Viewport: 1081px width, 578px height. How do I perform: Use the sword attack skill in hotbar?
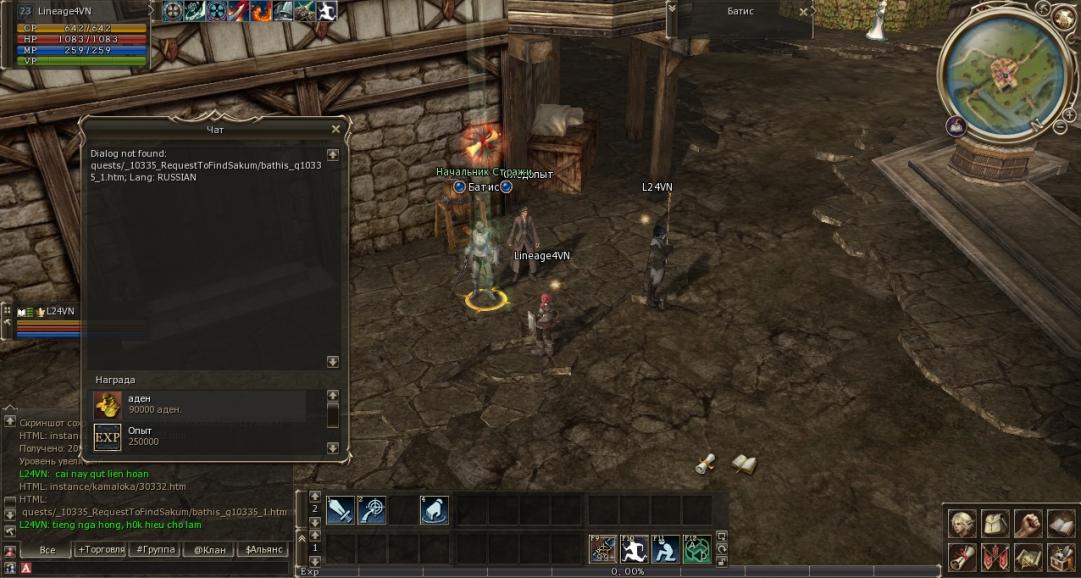pos(341,510)
